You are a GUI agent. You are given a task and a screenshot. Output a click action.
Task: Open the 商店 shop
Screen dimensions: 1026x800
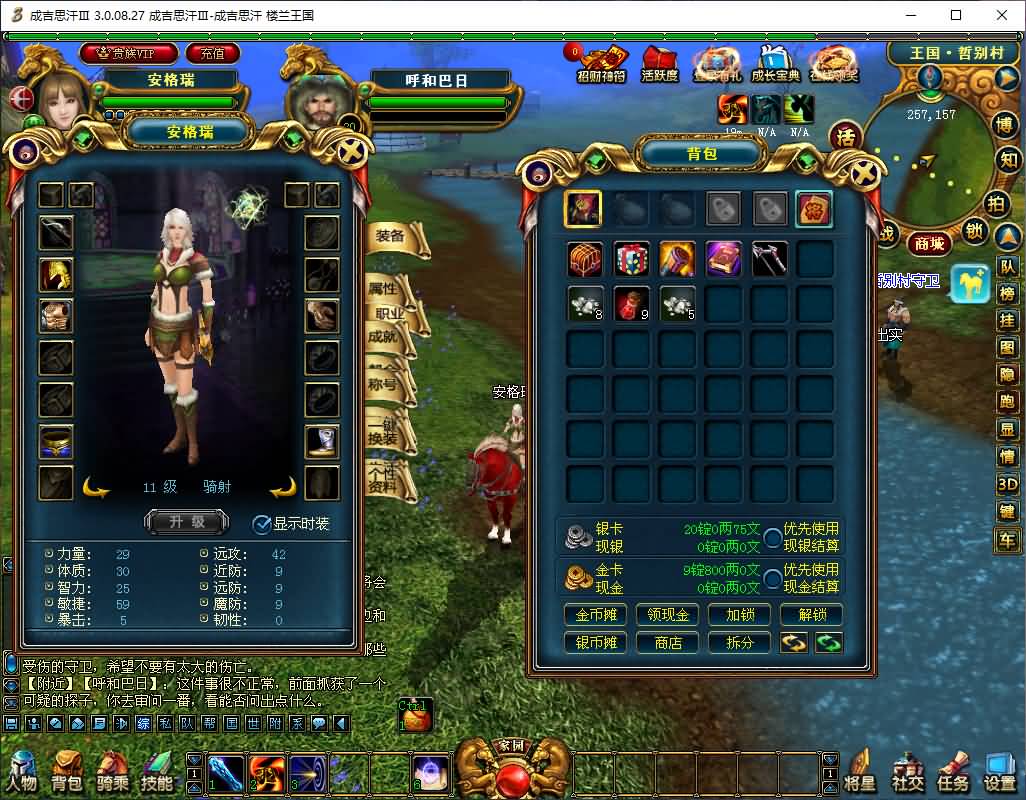pyautogui.click(x=668, y=643)
